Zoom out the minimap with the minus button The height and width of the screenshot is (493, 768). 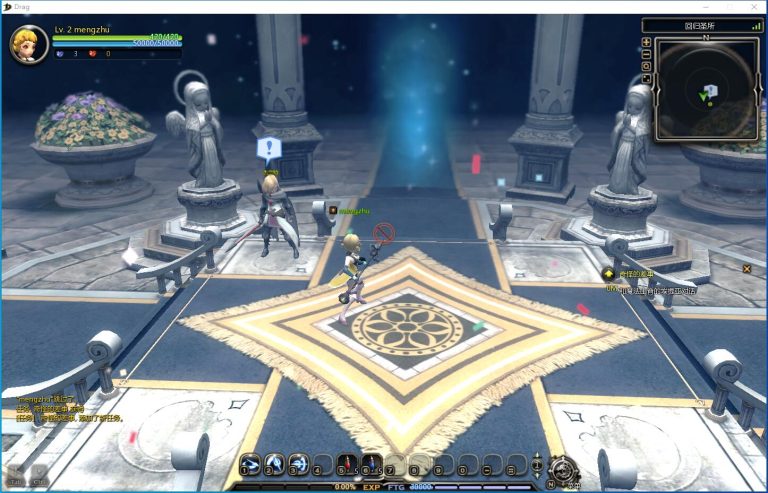(x=647, y=54)
